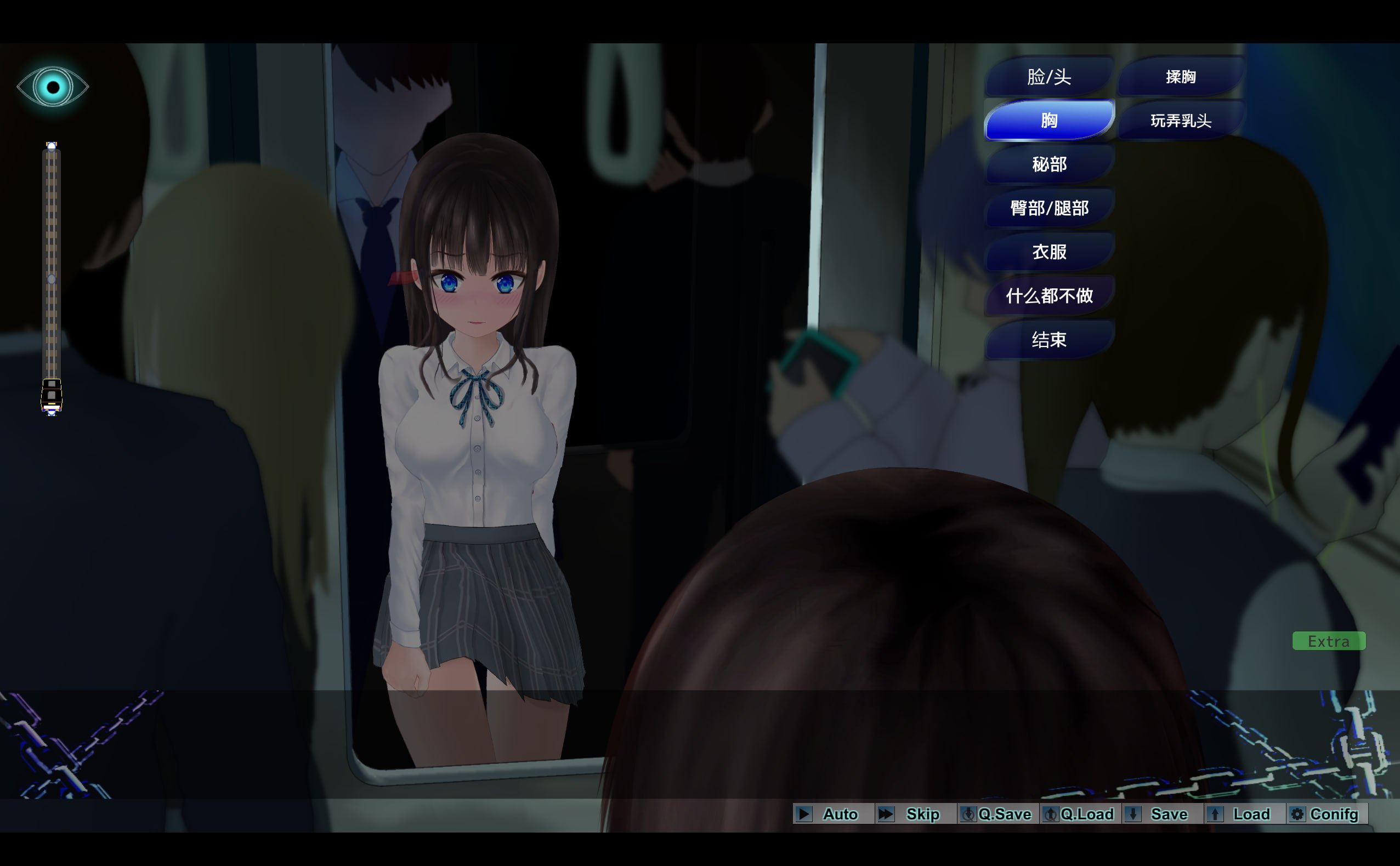Open the Load menu
The image size is (1400, 866).
coord(1244,814)
